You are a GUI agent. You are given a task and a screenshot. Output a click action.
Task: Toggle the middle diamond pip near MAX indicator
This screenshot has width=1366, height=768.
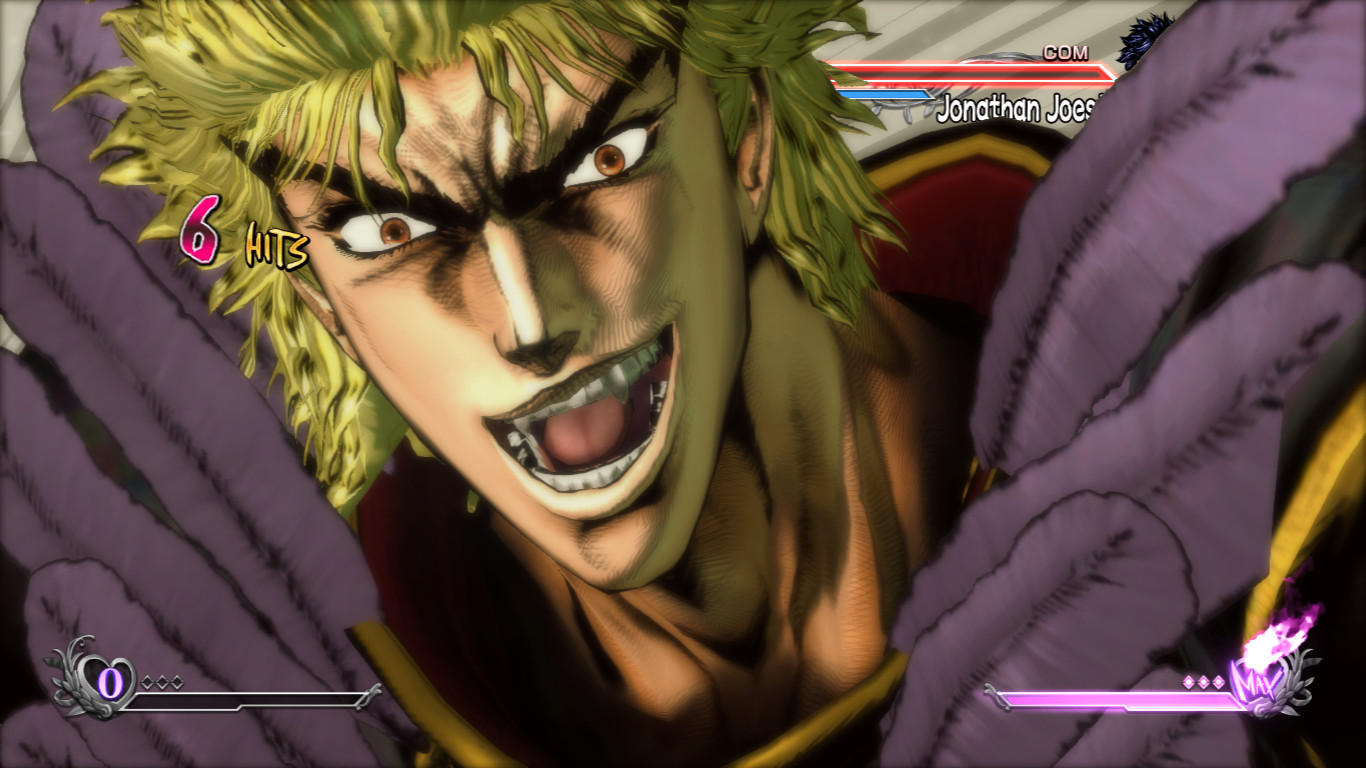tap(1204, 681)
